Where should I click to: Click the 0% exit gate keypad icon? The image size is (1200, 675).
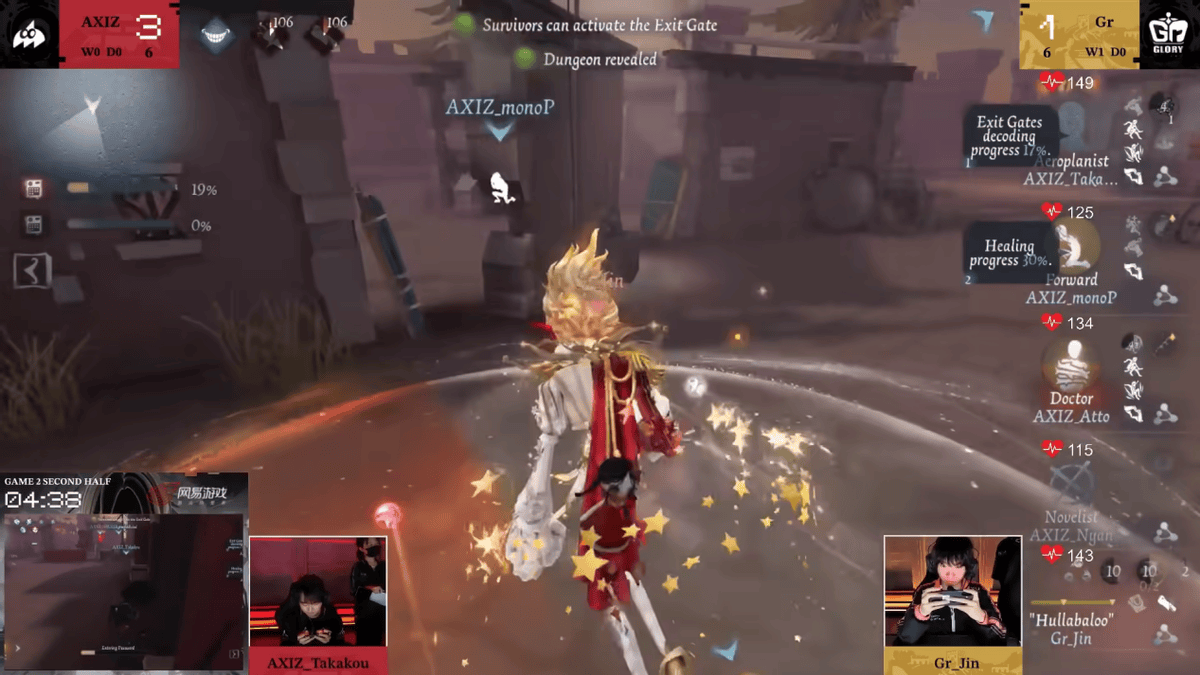tap(34, 225)
